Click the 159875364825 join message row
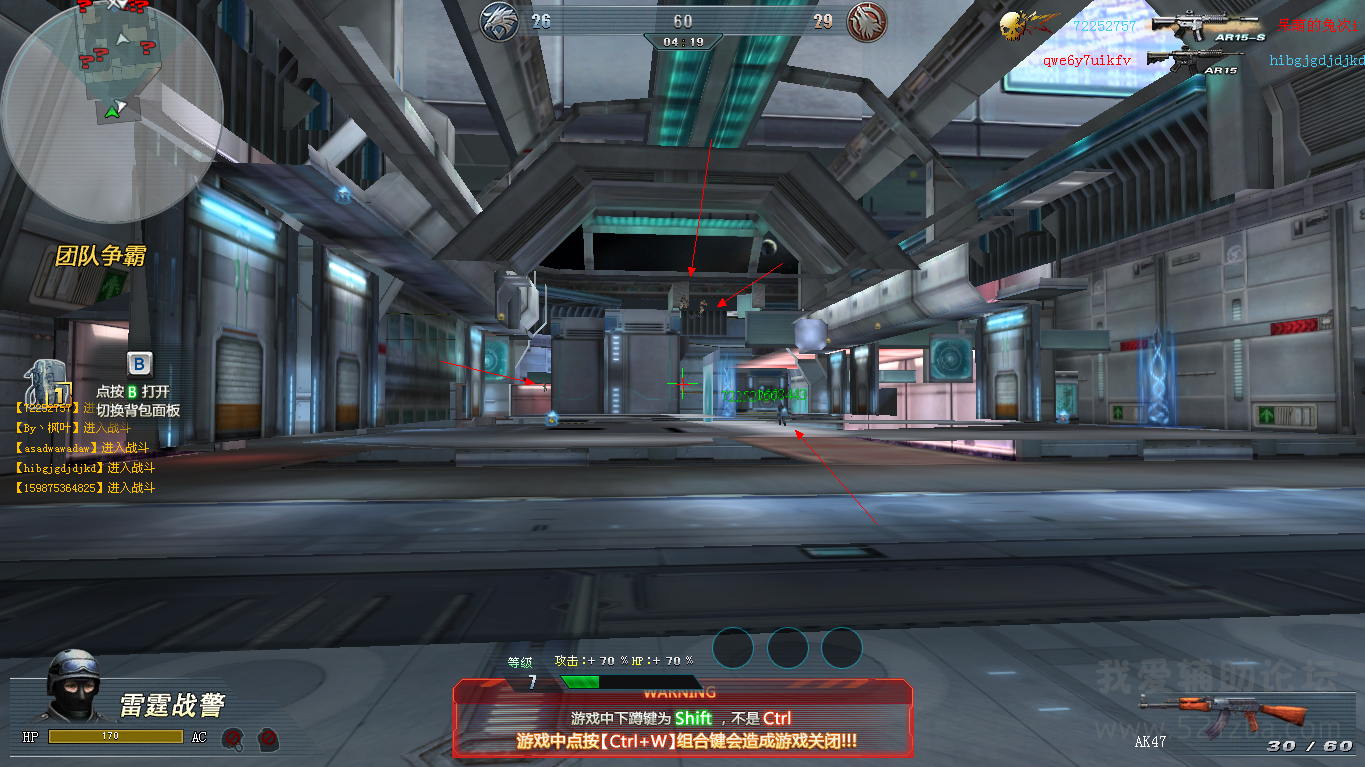1365x767 pixels. tap(86, 488)
